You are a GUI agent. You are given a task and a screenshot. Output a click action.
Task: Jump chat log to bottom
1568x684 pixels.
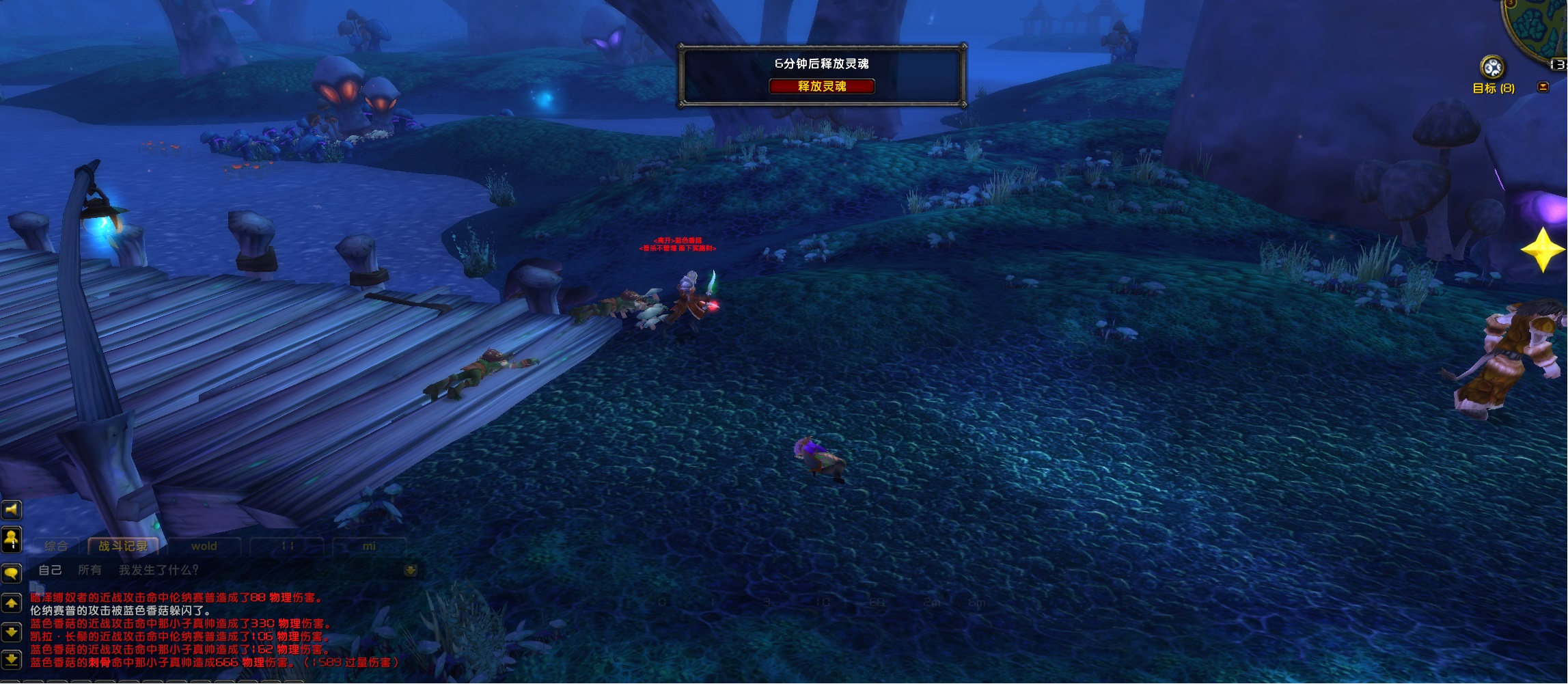point(12,659)
